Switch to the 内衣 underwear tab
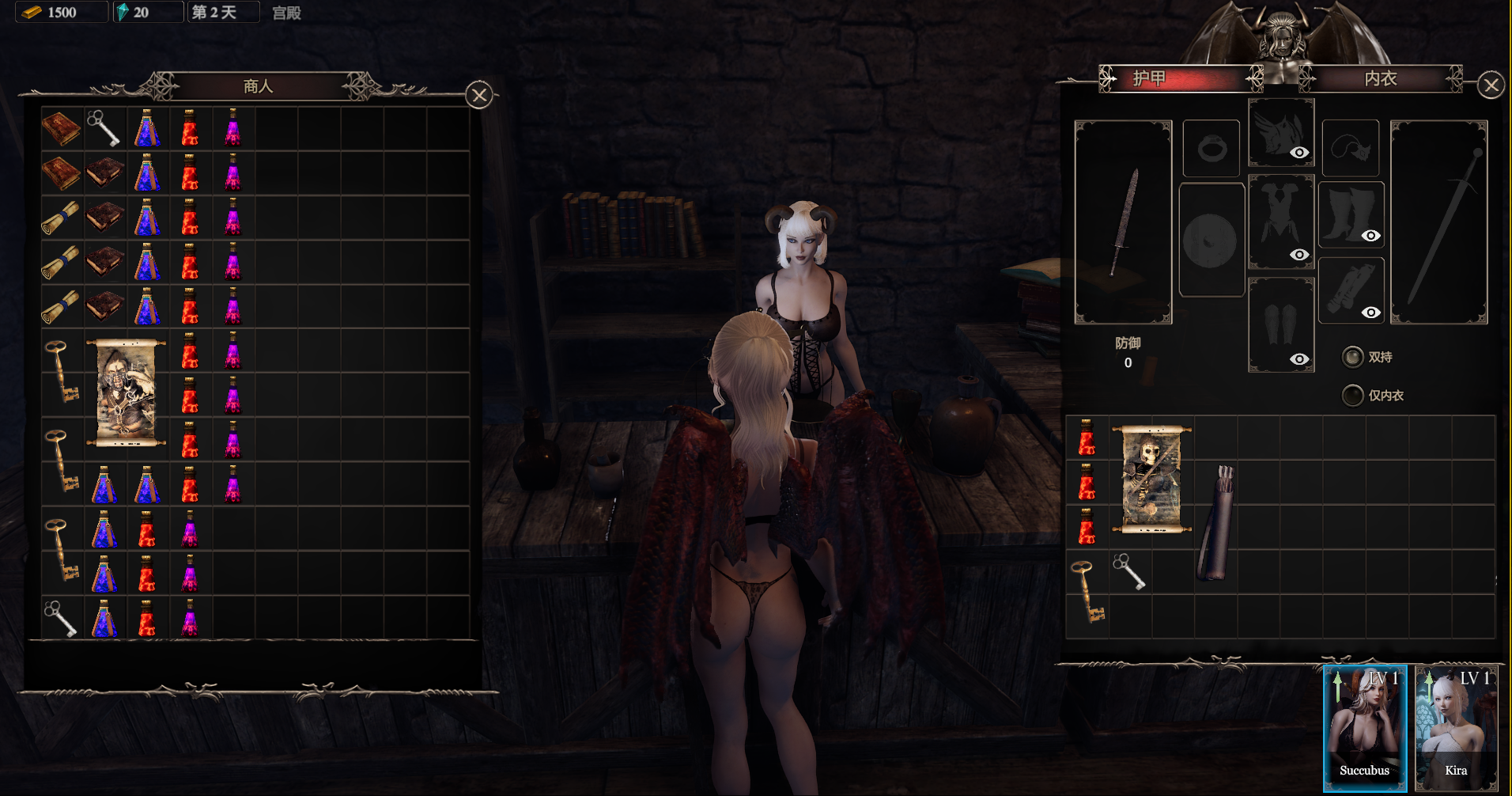This screenshot has width=1512, height=796. coord(1380,78)
